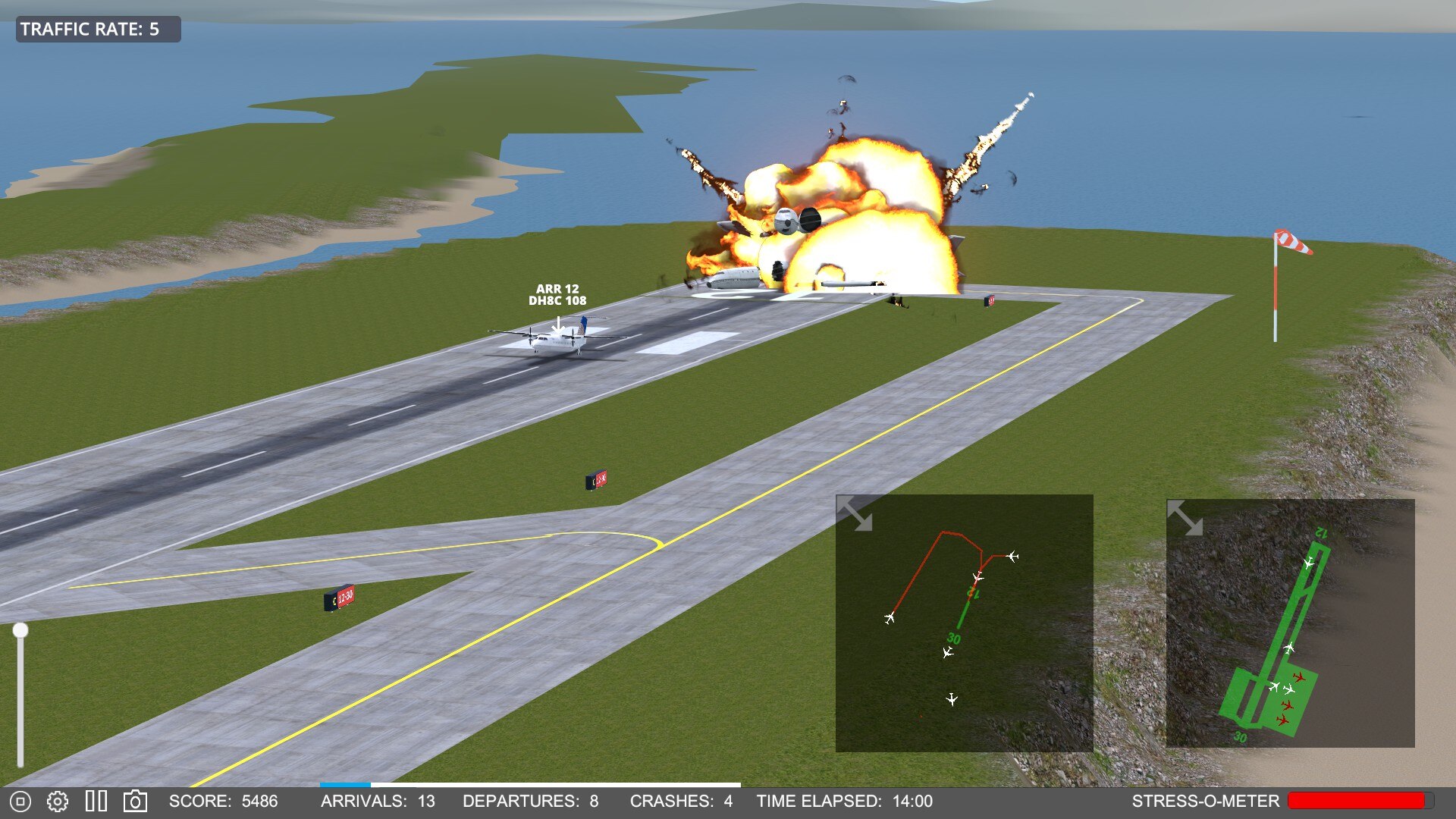Expand the radar map panel
Viewport: 1456px width, 819px height.
click(855, 514)
